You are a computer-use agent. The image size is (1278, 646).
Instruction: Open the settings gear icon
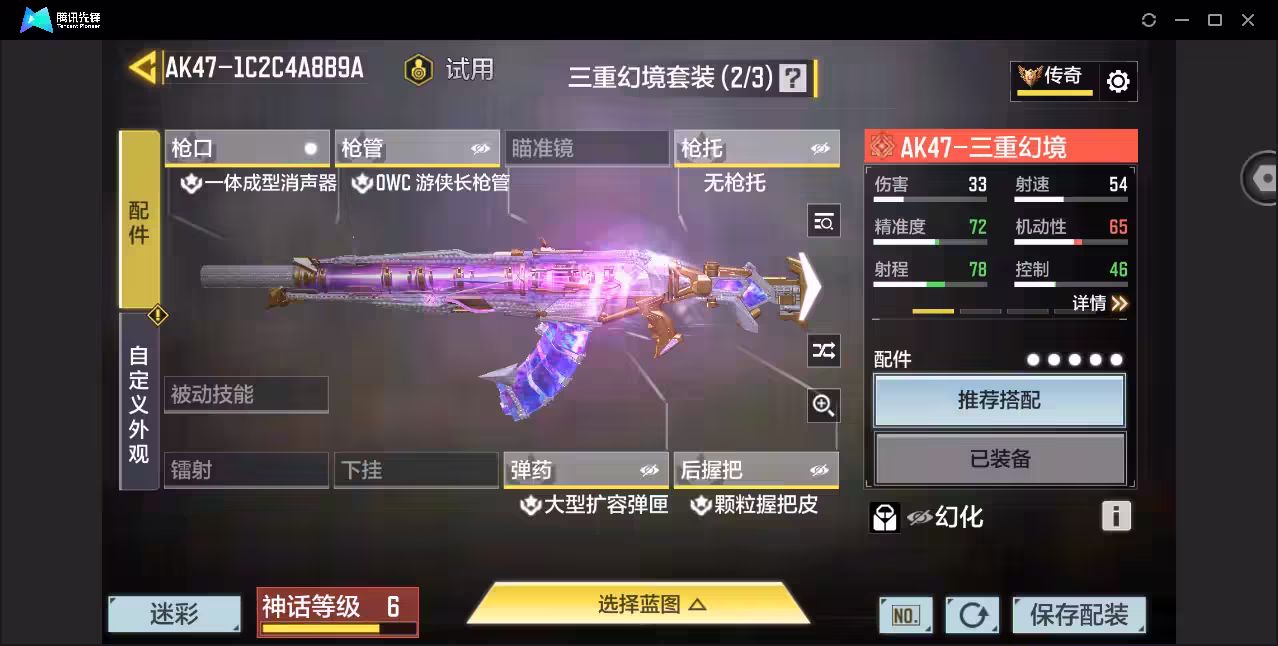click(x=1118, y=82)
